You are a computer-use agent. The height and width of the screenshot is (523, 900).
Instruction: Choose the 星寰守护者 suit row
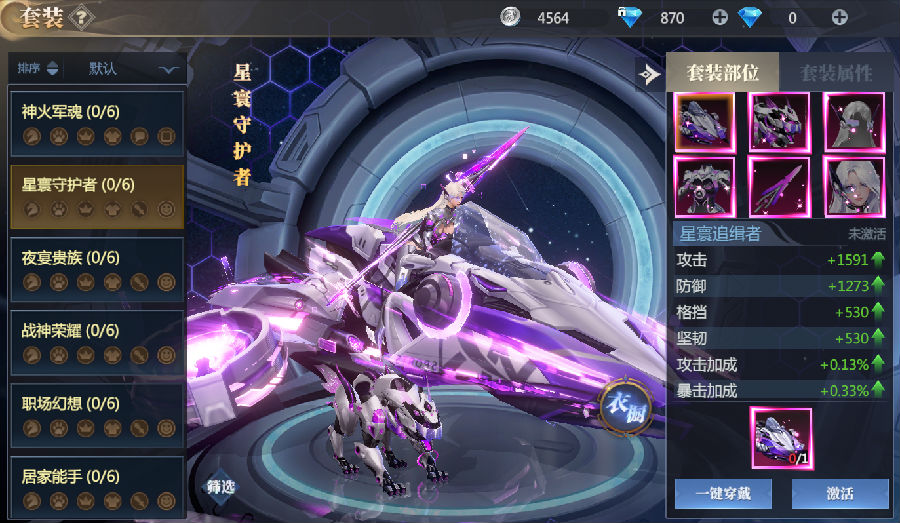[97, 197]
